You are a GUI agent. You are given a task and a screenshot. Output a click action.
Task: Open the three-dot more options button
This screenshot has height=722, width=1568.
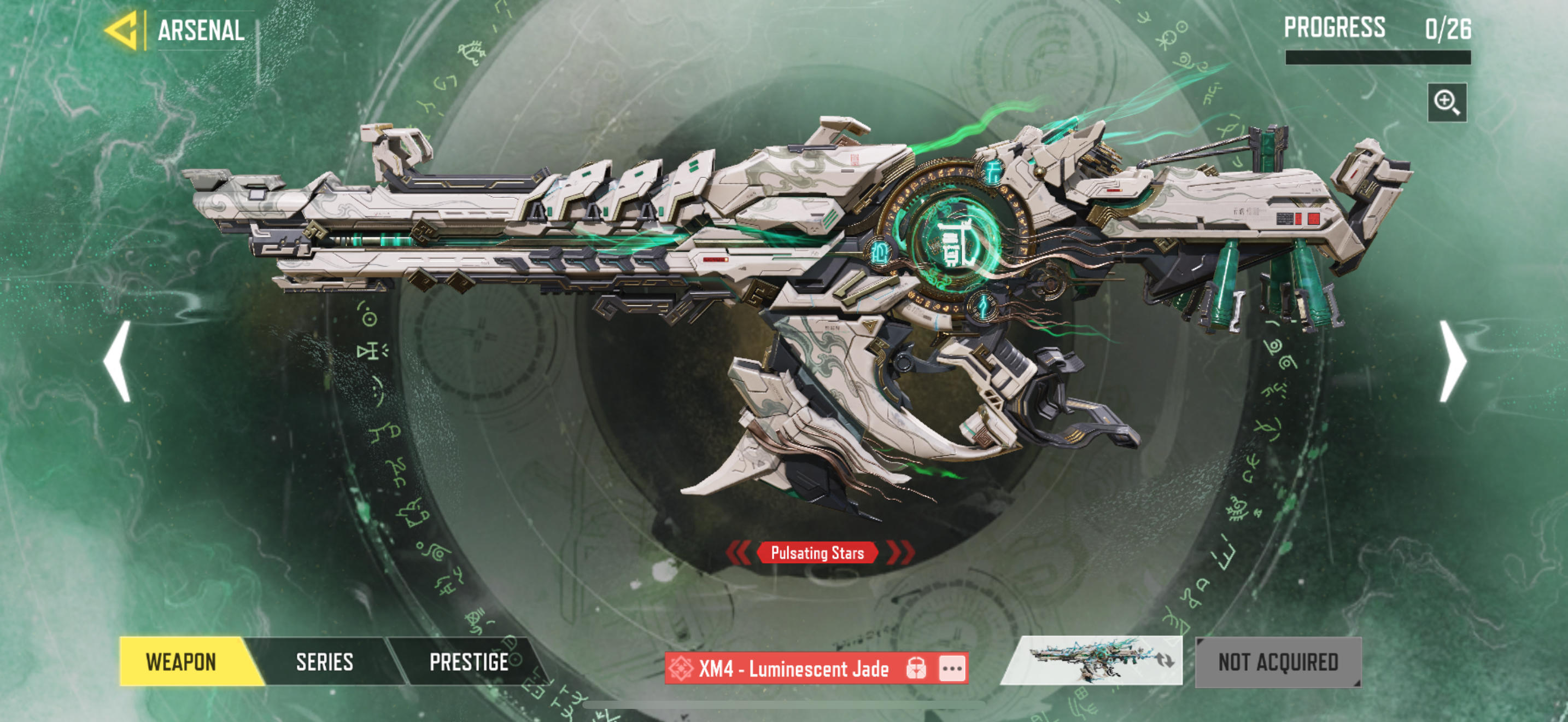point(952,668)
